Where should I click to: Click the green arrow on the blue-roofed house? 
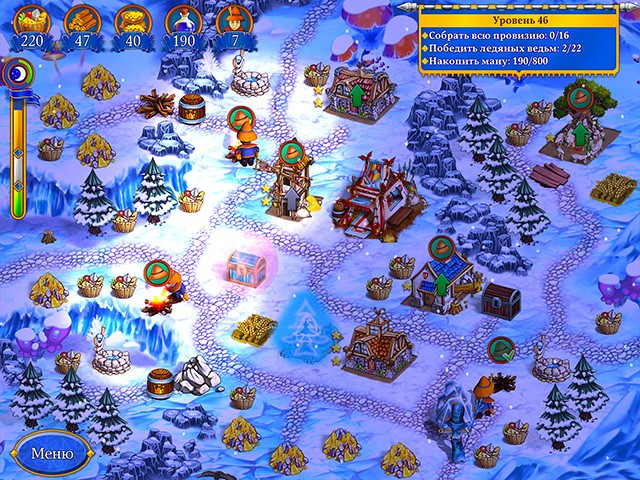(442, 284)
